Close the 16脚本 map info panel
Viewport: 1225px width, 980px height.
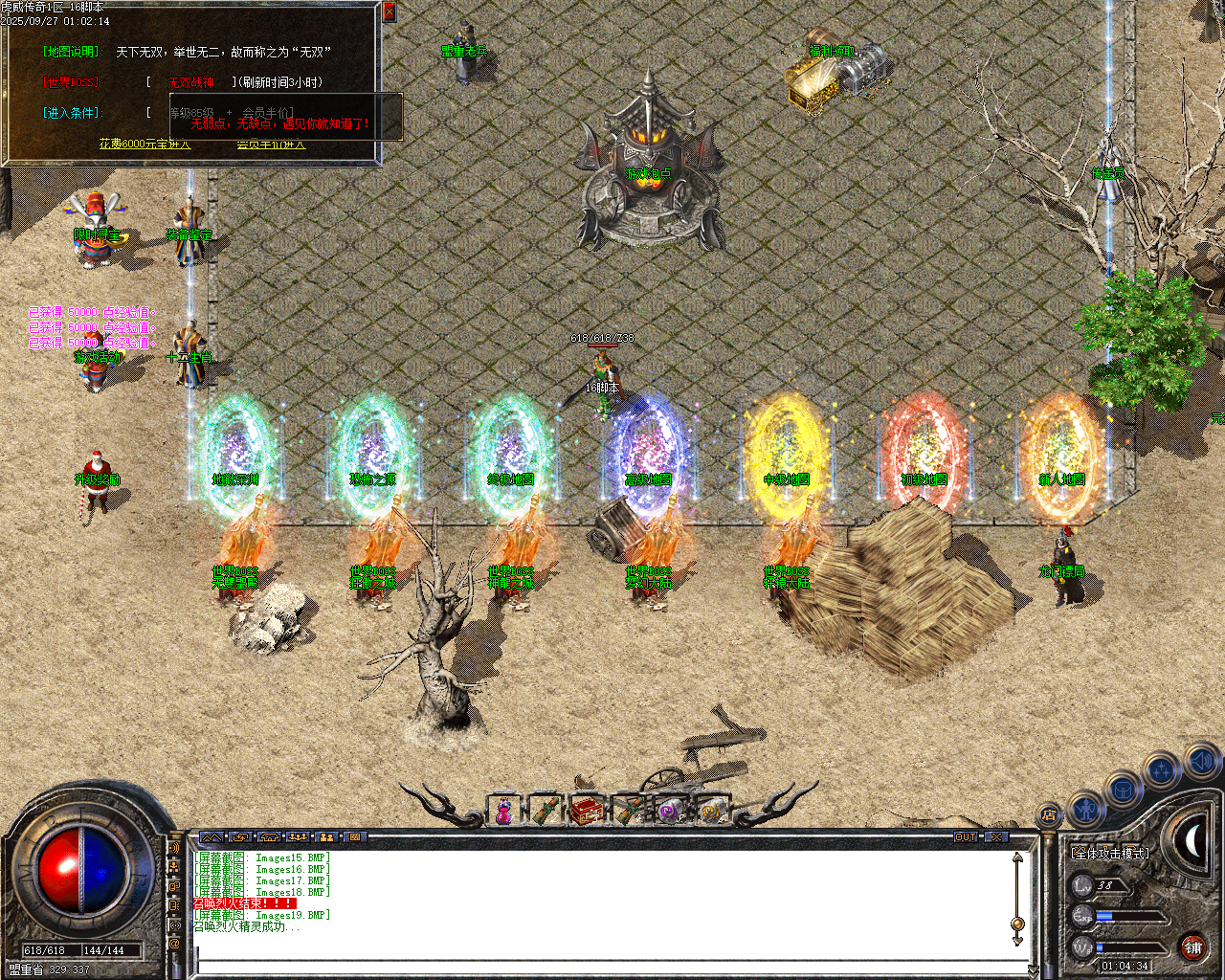click(388, 11)
